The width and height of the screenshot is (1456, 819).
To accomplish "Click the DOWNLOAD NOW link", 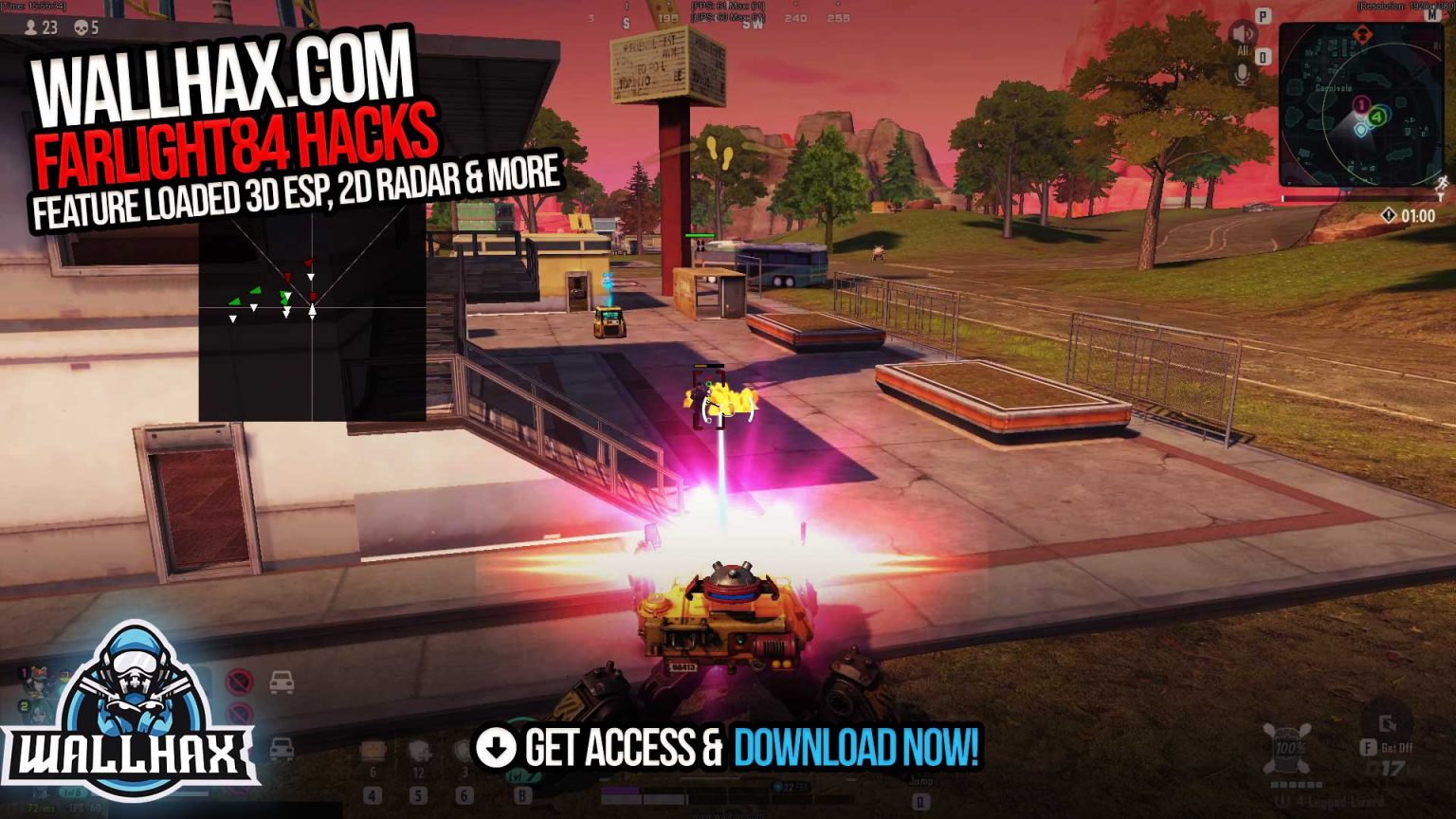I will 858,748.
